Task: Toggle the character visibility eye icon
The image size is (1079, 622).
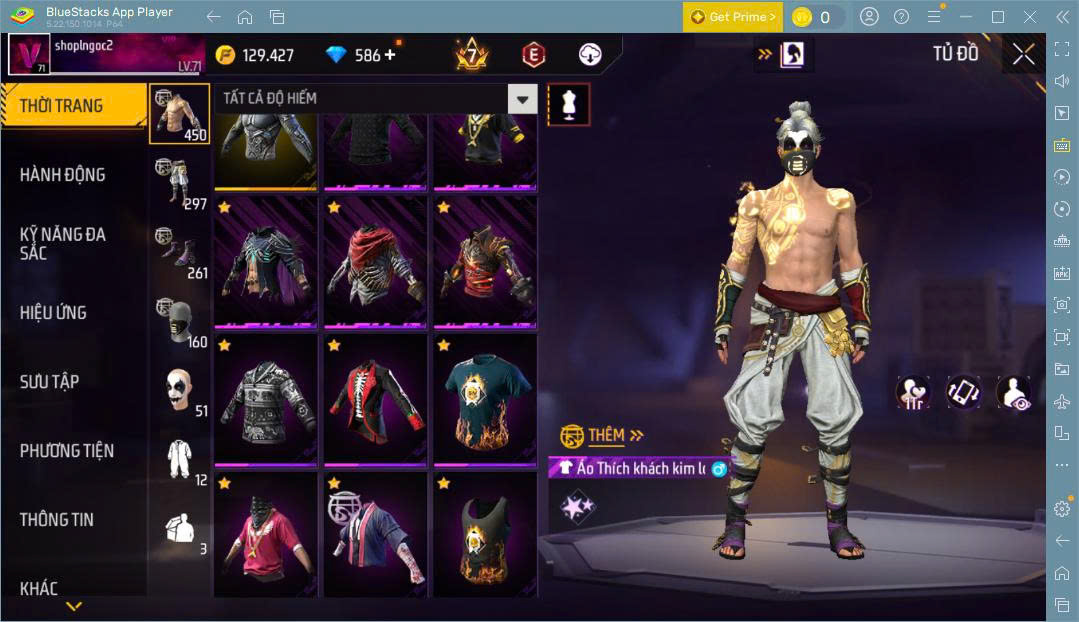Action: (x=1013, y=392)
